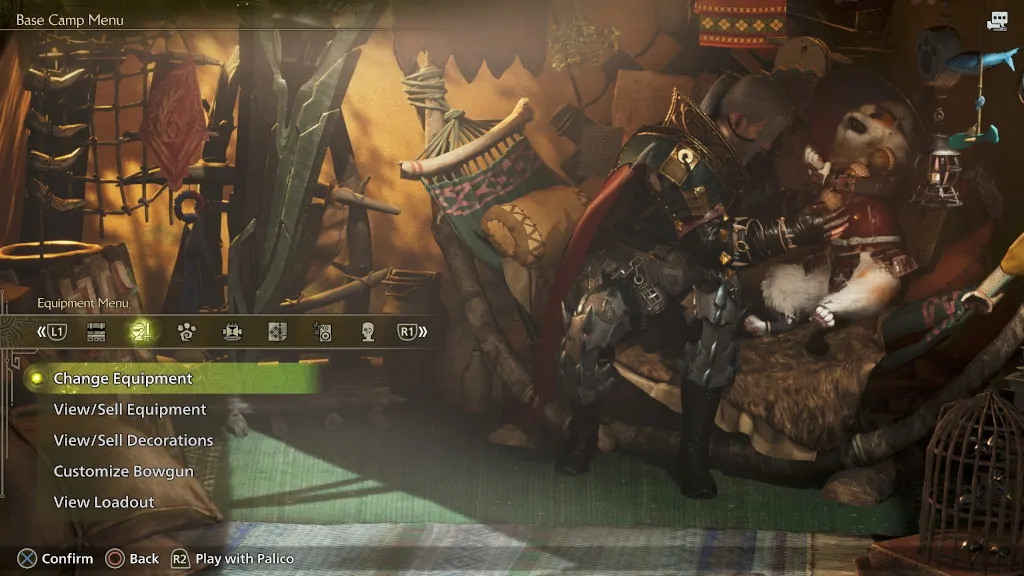The width and height of the screenshot is (1024, 576).
Task: Choose View/Sell Decorations
Action: (133, 441)
